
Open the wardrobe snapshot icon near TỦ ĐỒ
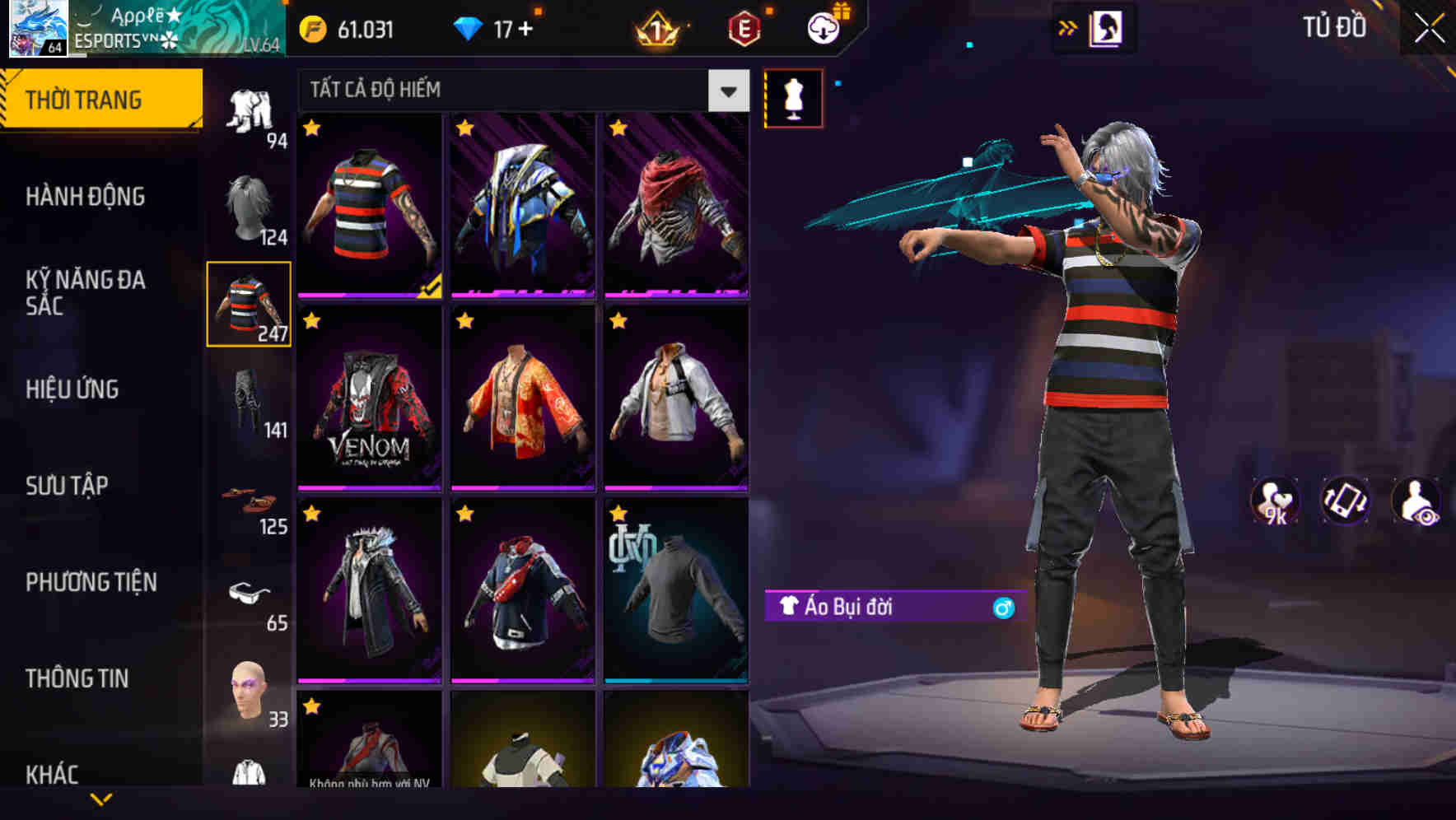tap(1108, 28)
